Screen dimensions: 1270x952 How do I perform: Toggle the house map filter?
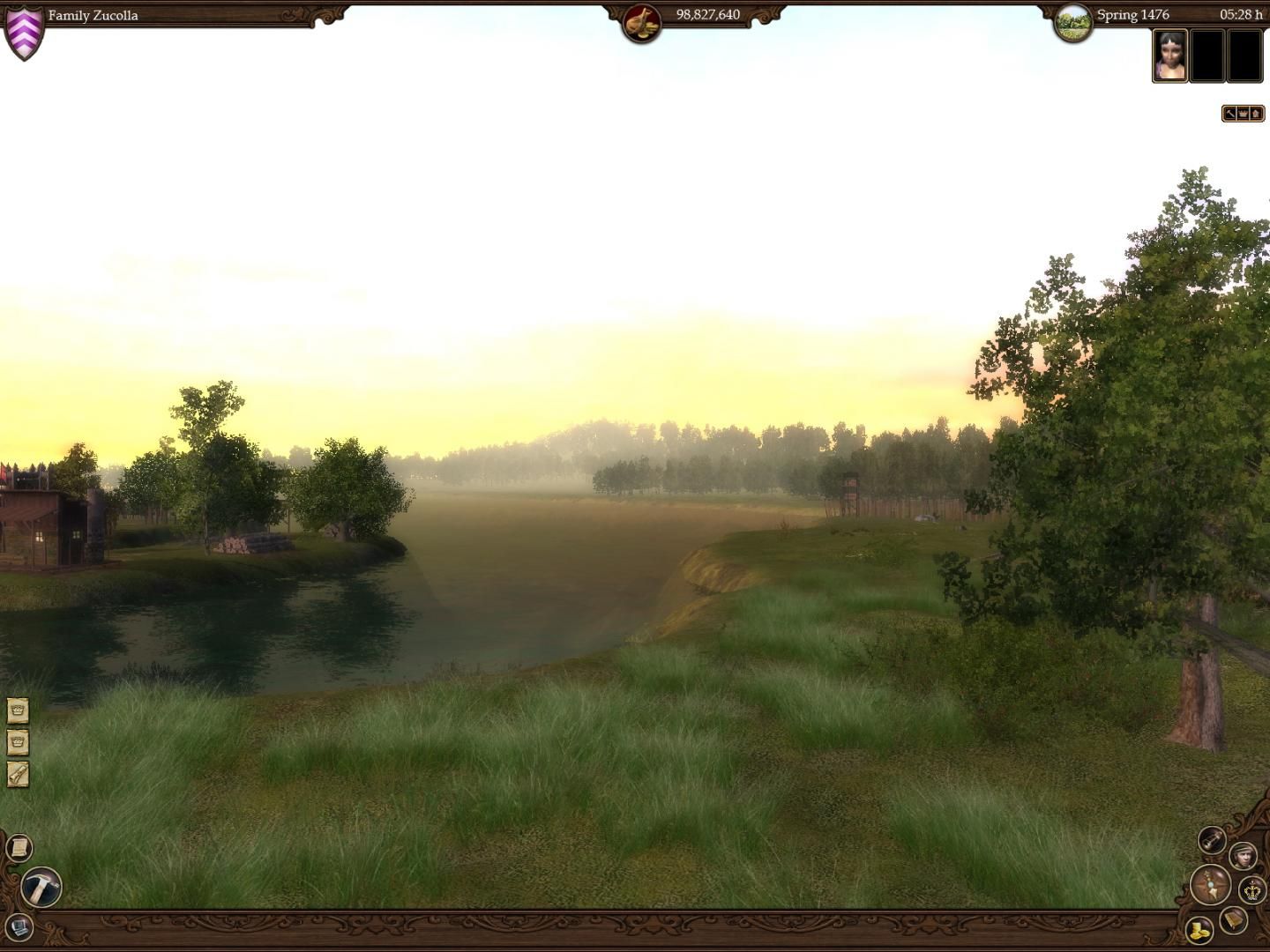[x=1255, y=113]
